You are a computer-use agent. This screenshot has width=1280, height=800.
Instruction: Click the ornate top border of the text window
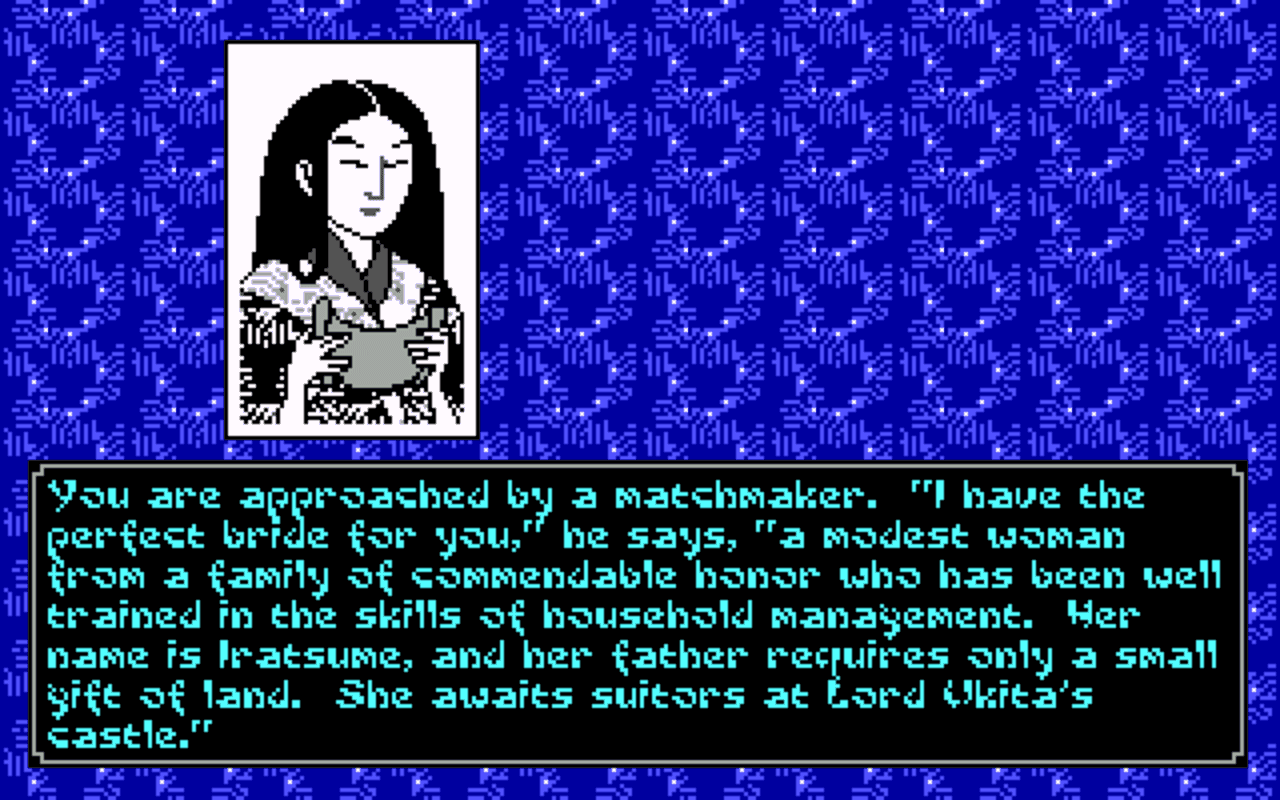640,466
